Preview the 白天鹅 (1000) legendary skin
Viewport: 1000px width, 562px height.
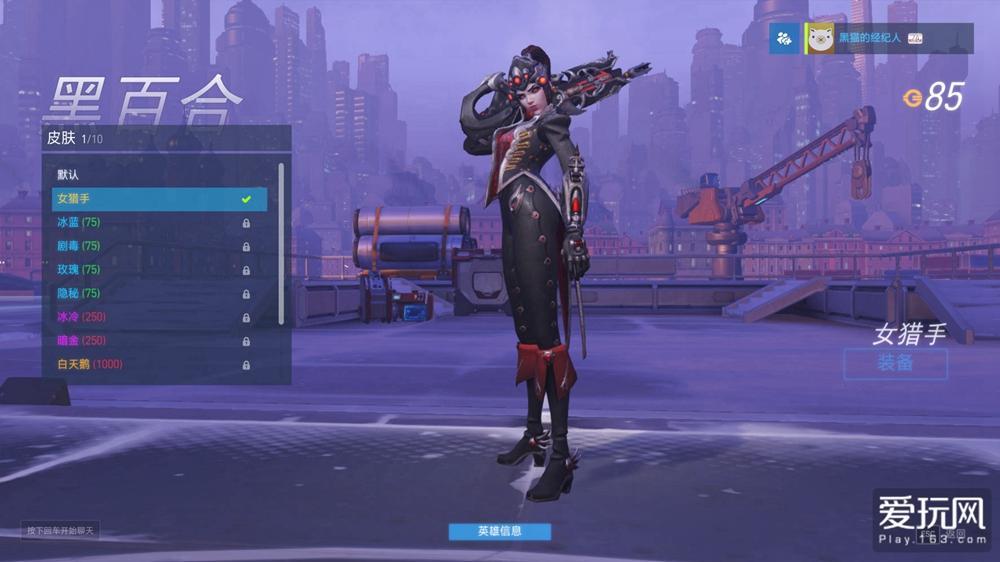(x=150, y=364)
